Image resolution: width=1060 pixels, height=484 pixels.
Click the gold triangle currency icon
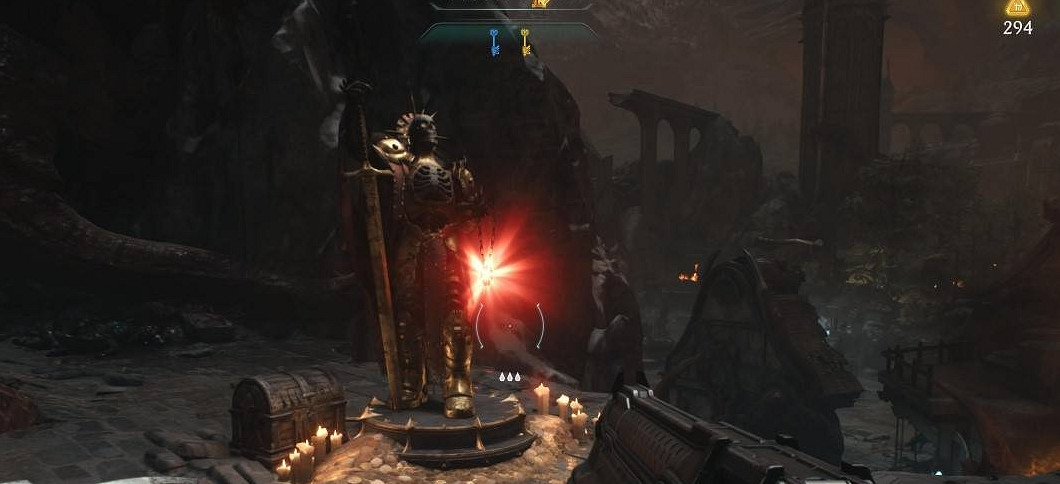pos(1018,9)
